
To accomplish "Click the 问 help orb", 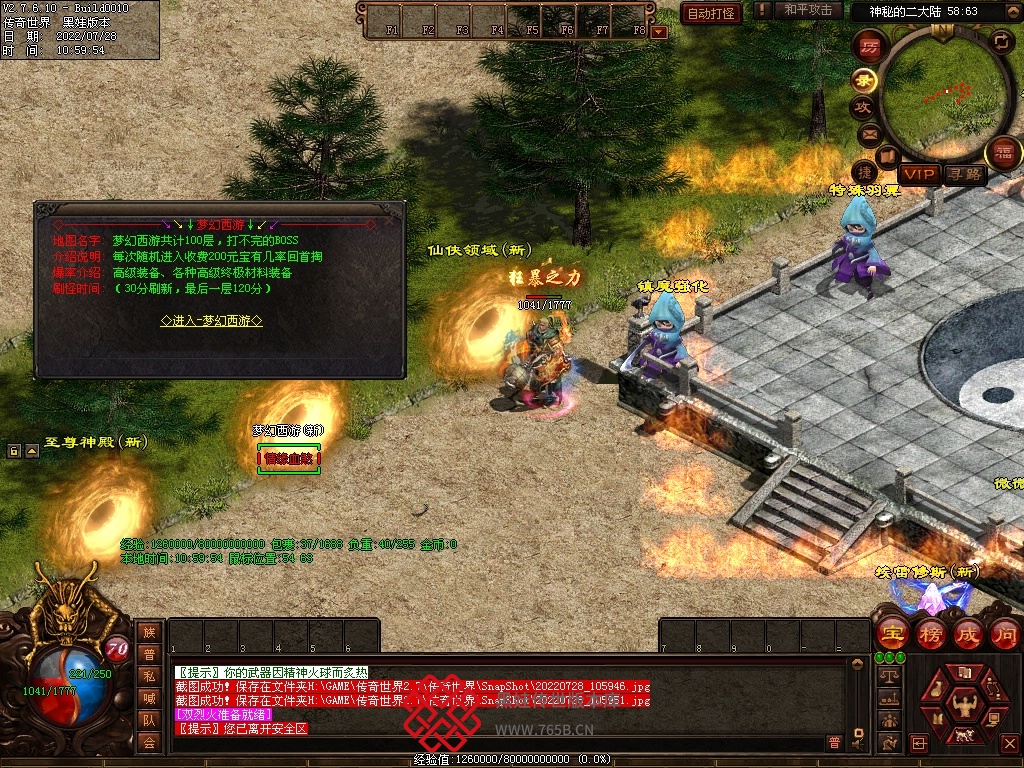I will tap(1004, 633).
